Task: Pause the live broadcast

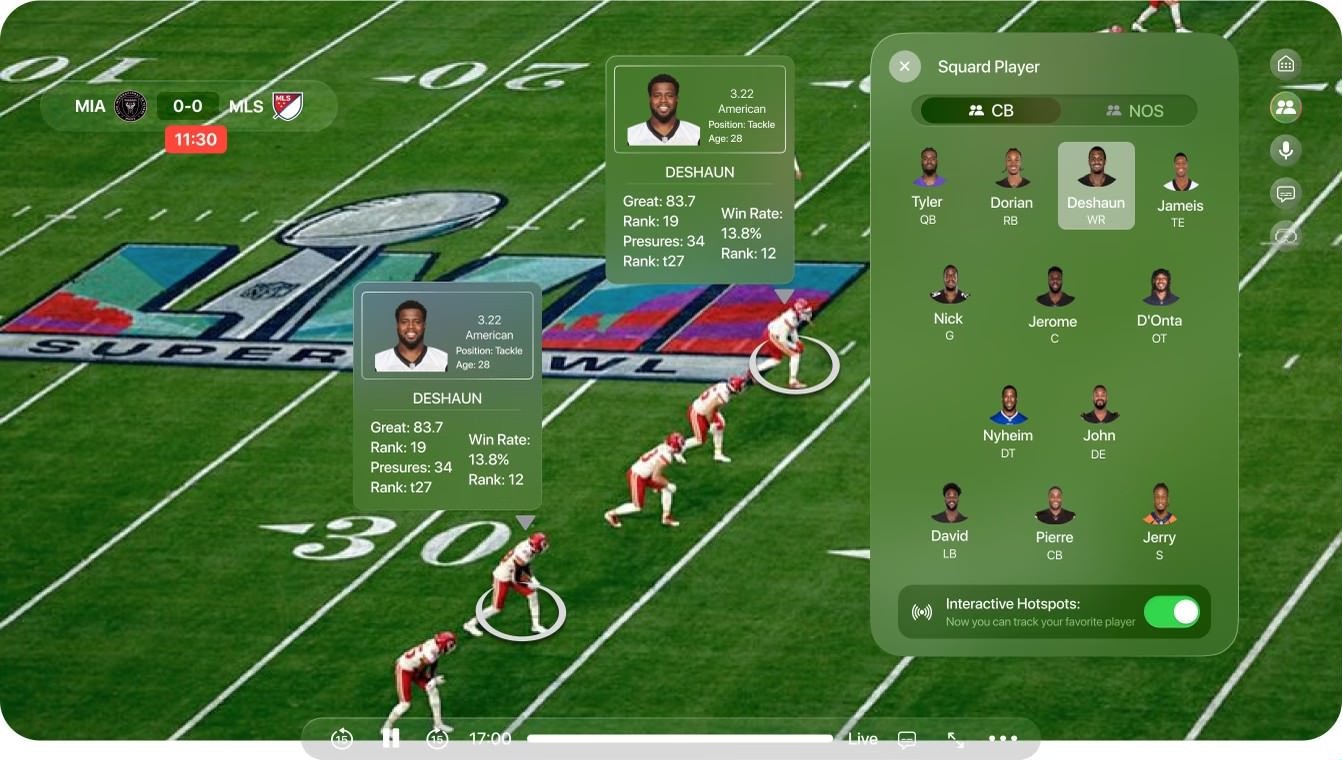Action: [391, 739]
